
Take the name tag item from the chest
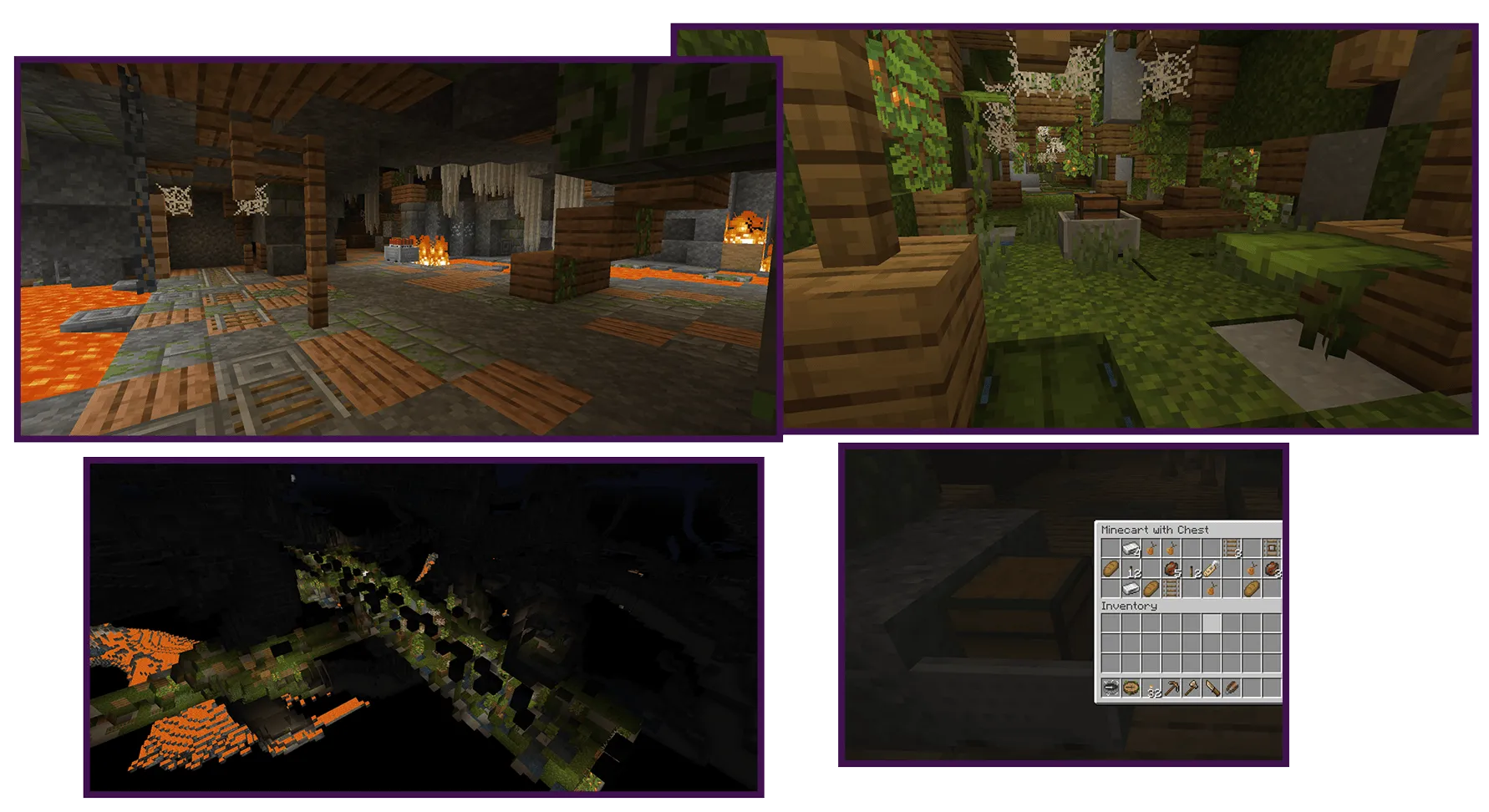click(1211, 570)
